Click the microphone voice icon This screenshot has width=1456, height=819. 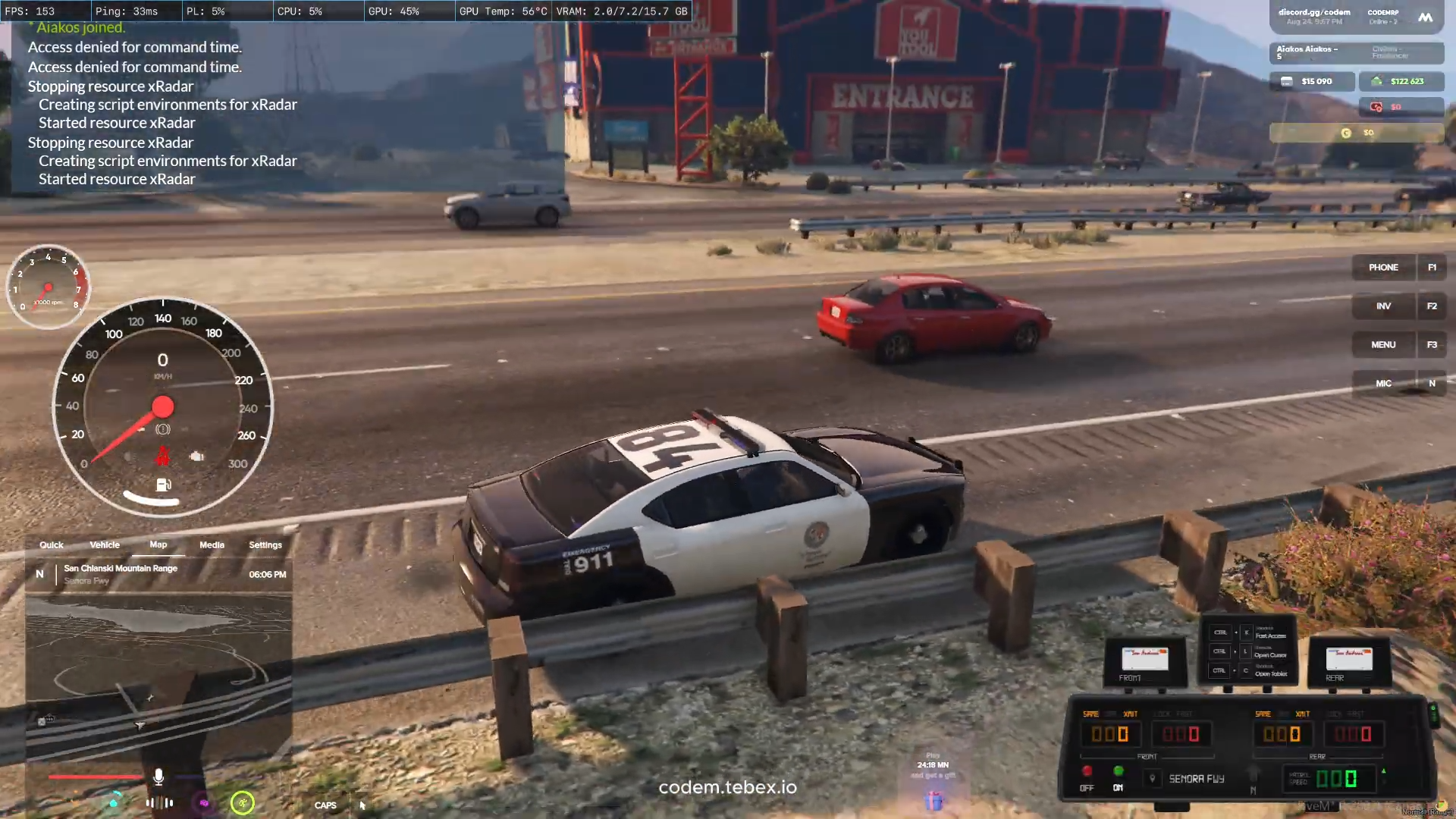[x=158, y=777]
